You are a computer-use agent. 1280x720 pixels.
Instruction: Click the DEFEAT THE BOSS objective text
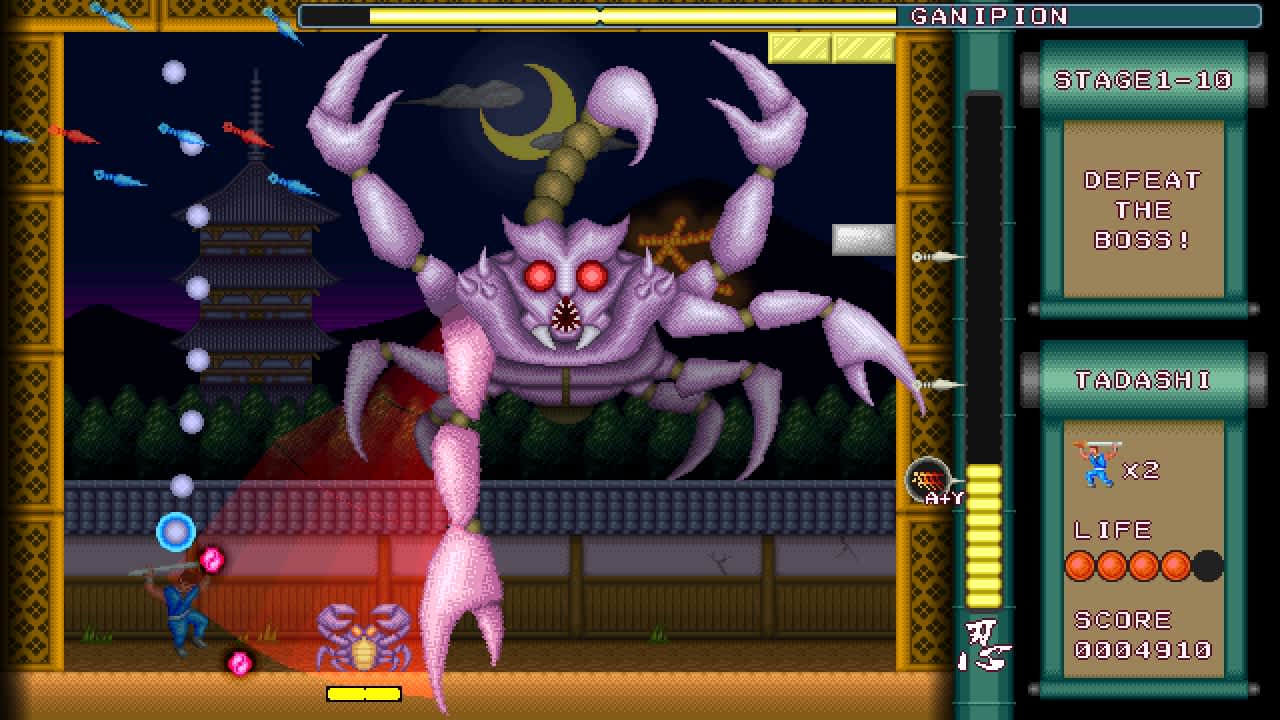(1143, 210)
